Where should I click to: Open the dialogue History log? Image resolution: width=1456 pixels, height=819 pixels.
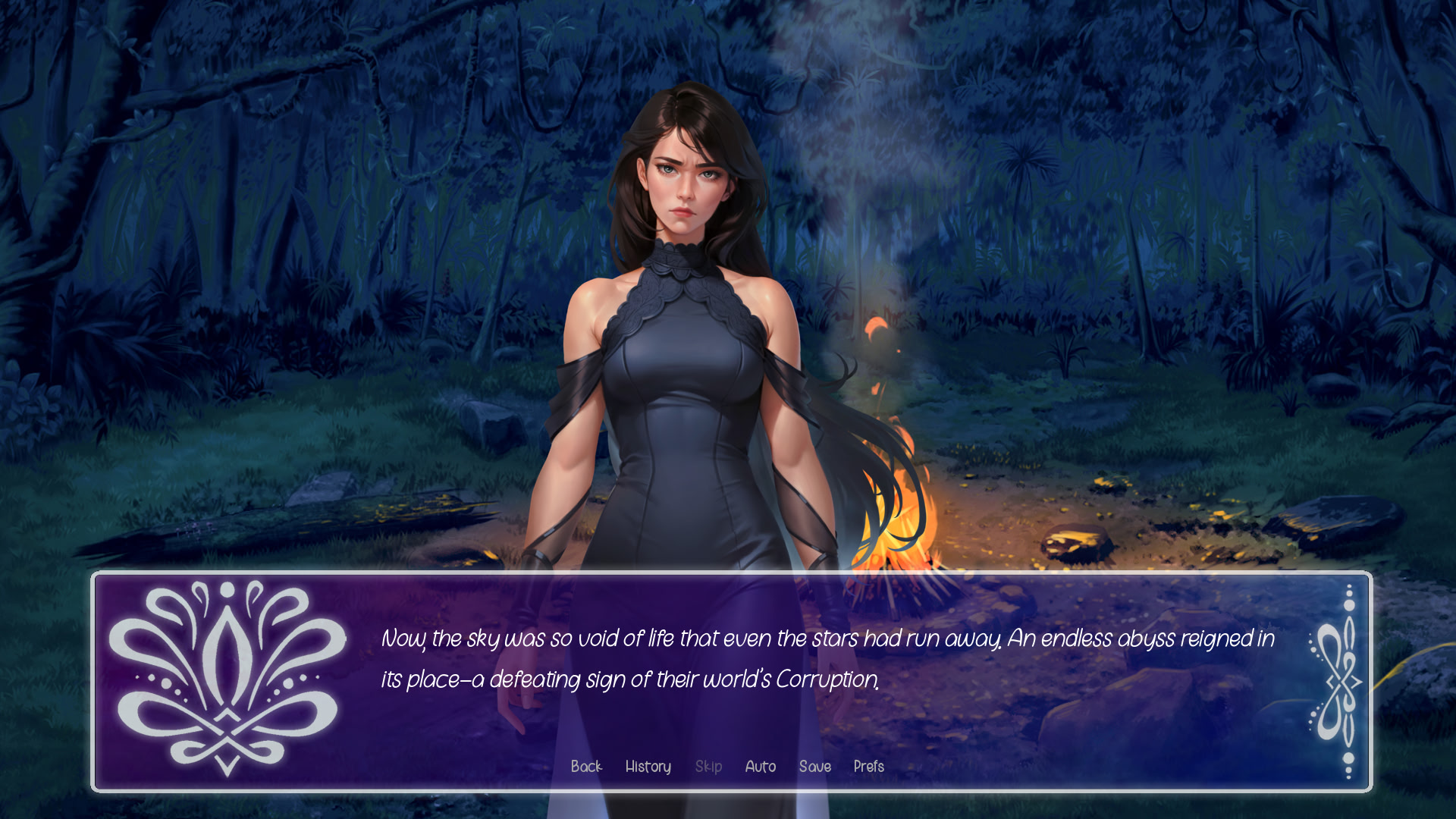coord(648,767)
